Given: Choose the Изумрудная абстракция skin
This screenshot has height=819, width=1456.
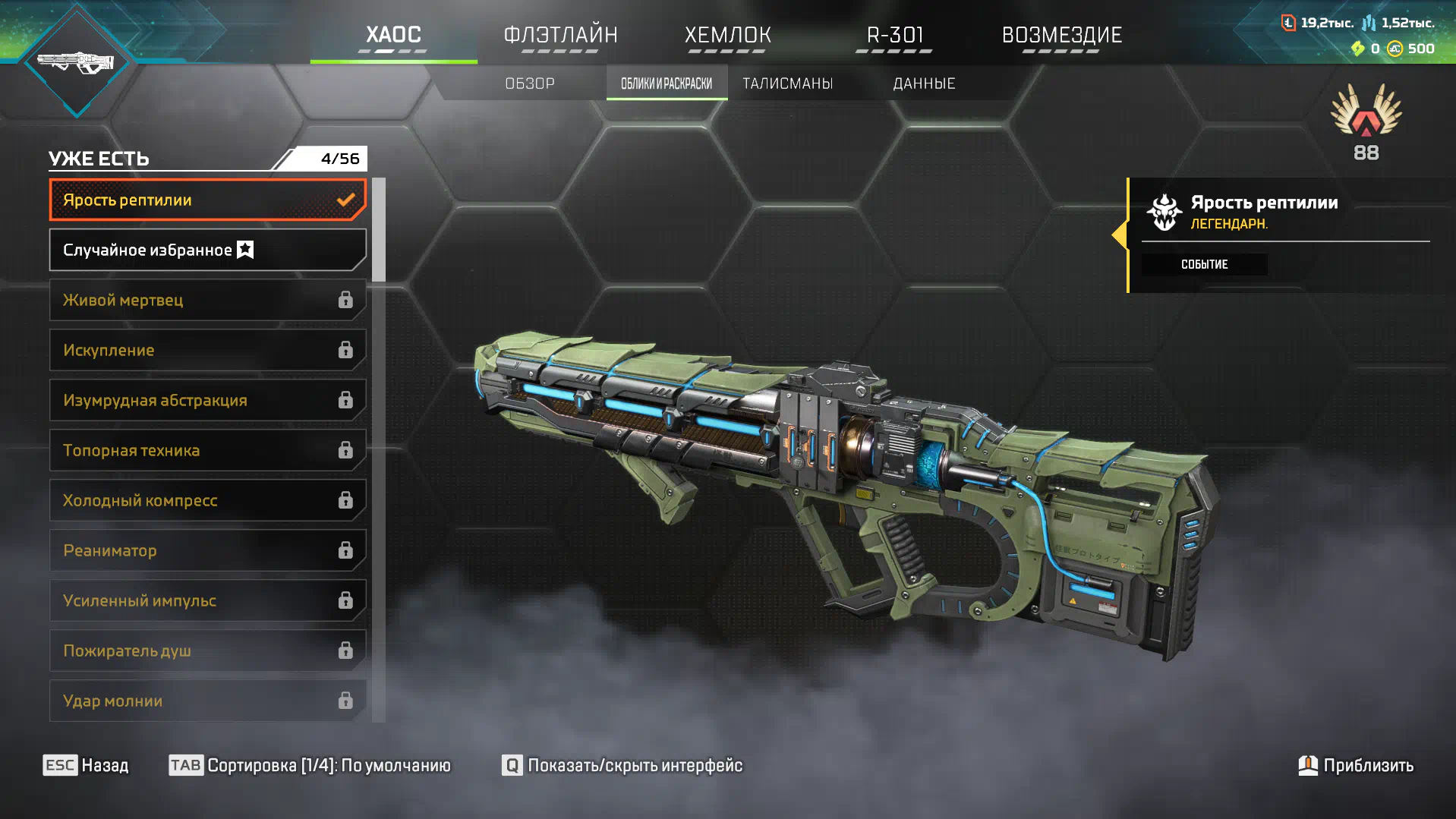Looking at the screenshot, I should pos(207,400).
